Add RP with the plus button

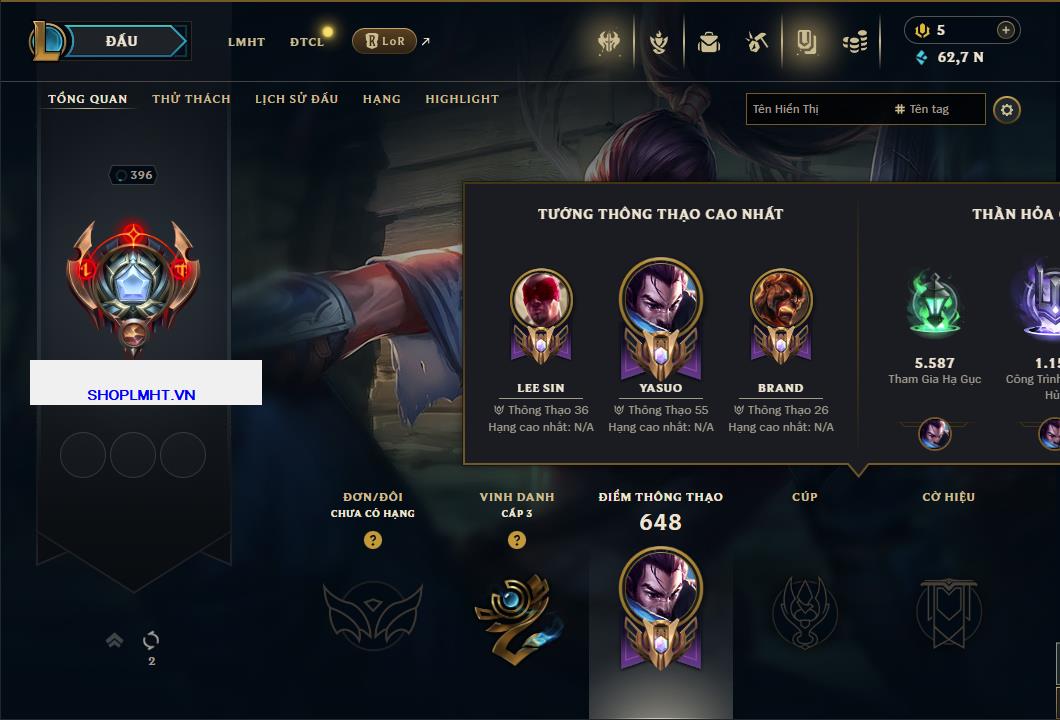(x=1006, y=30)
